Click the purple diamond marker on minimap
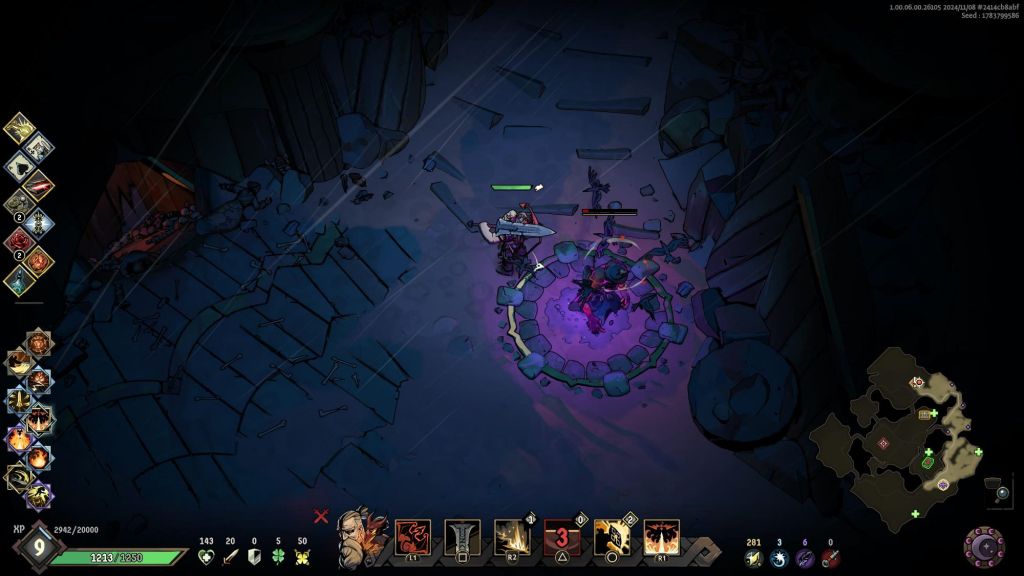The width and height of the screenshot is (1024, 576). pyautogui.click(x=943, y=485)
